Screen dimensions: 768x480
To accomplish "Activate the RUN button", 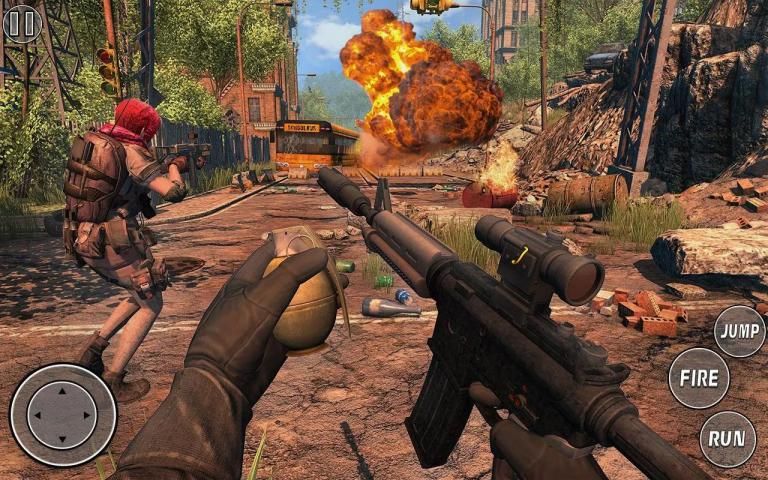I will 727,439.
